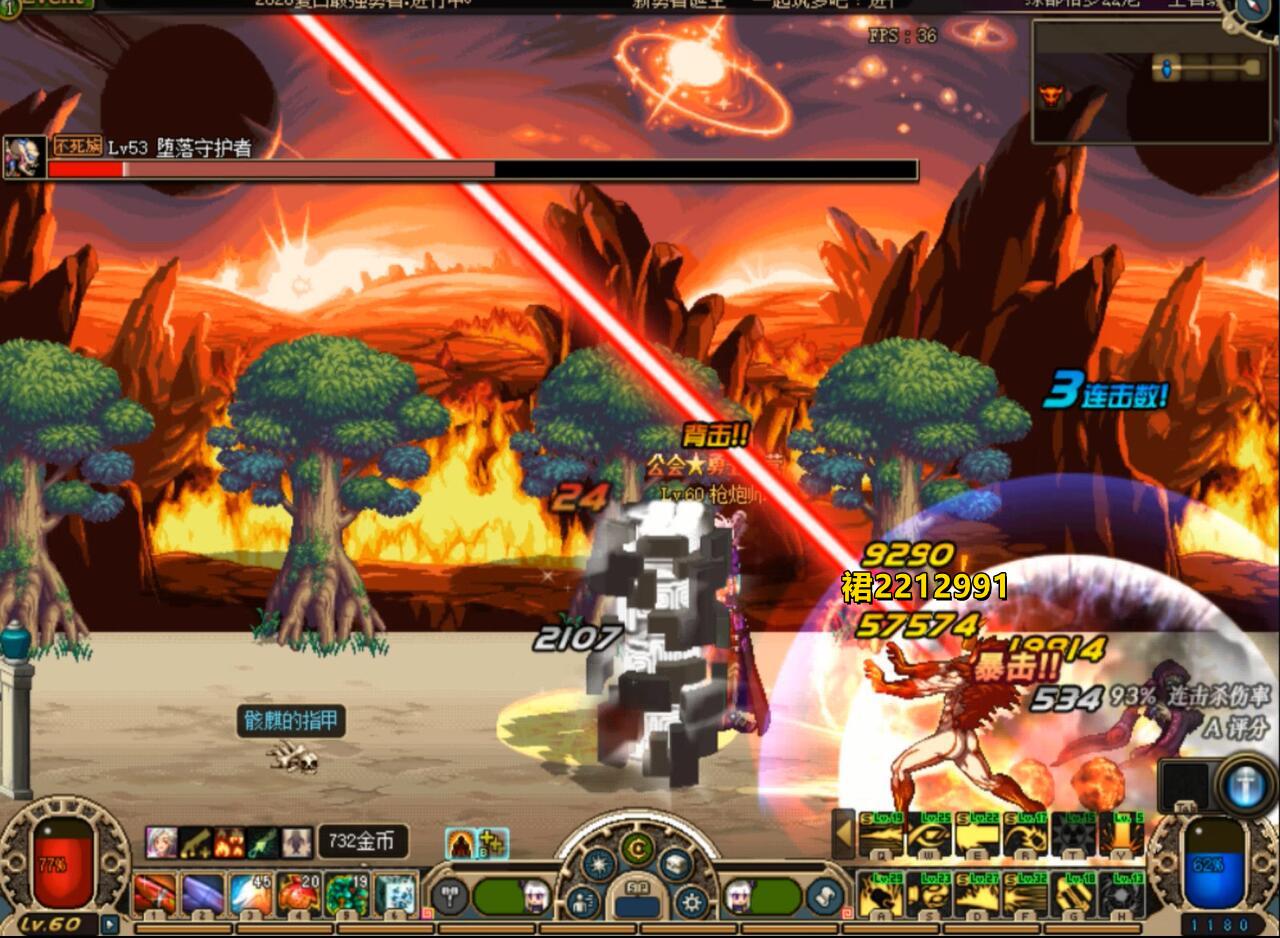
Task: Select the character portrait buff icon
Action: 160,842
